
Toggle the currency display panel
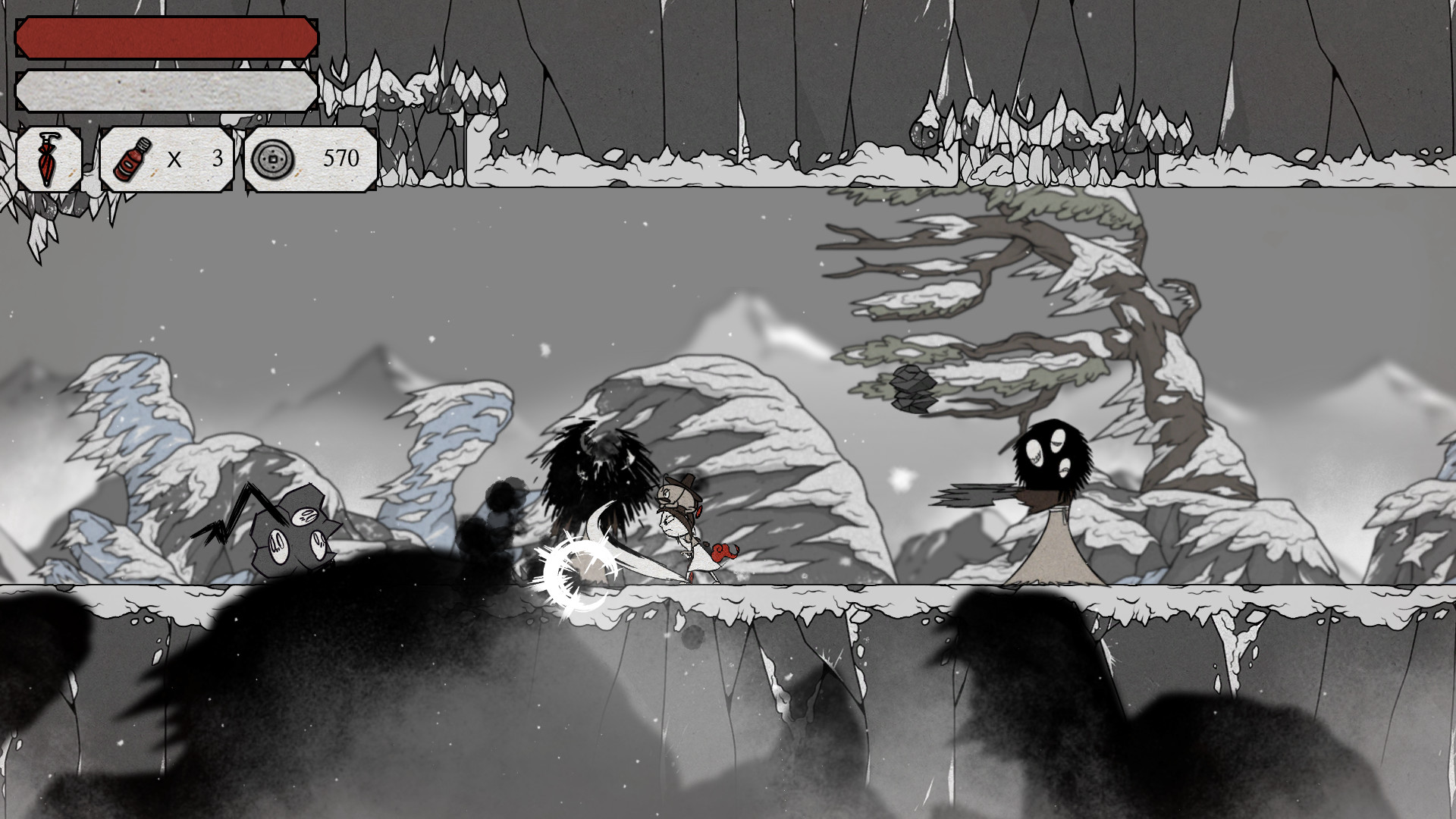307,158
